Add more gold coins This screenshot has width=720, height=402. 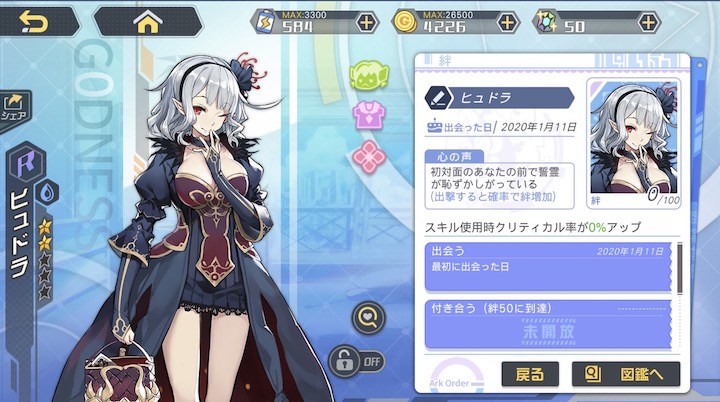pyautogui.click(x=507, y=22)
